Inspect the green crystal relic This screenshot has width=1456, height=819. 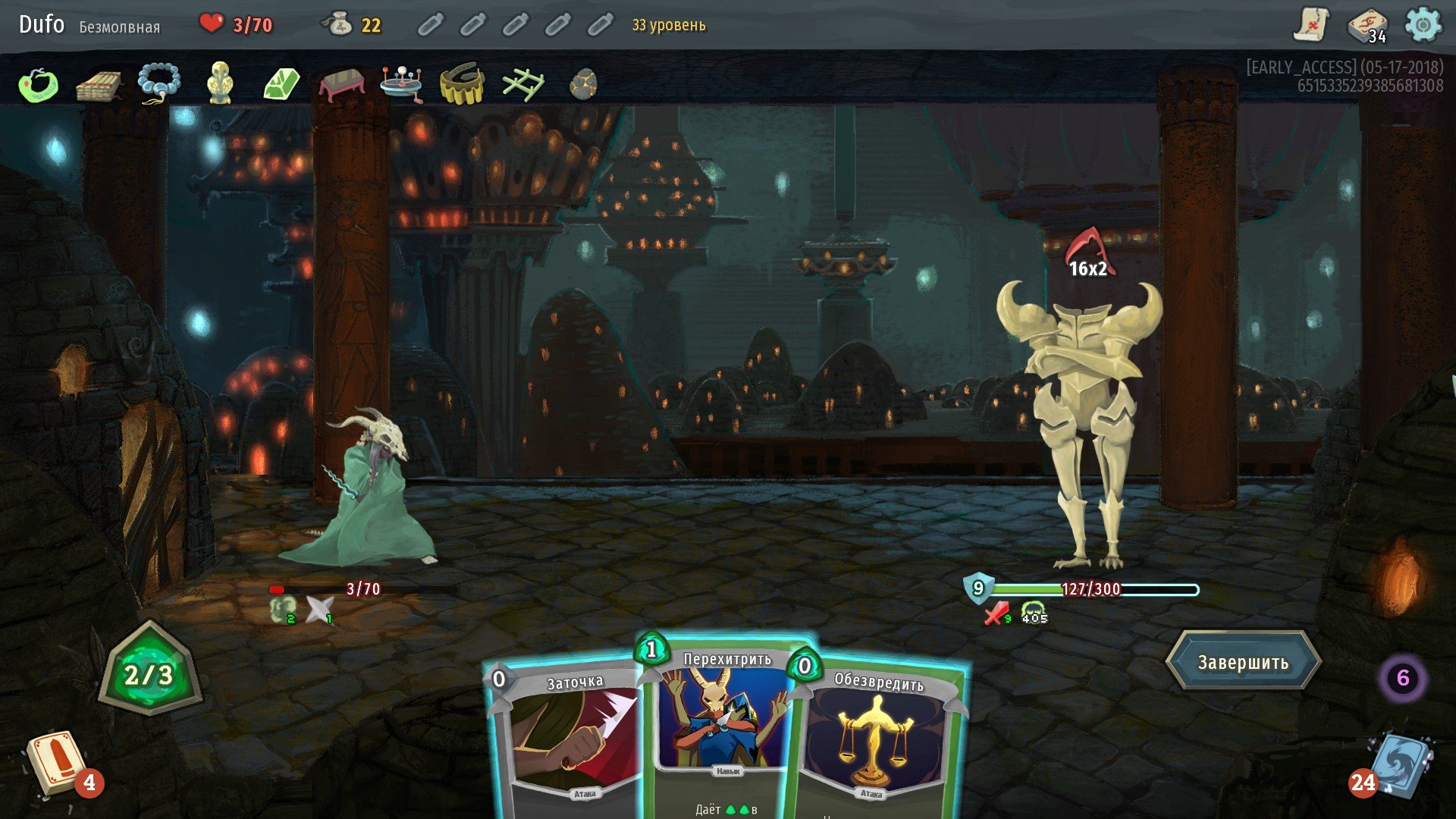pos(281,83)
